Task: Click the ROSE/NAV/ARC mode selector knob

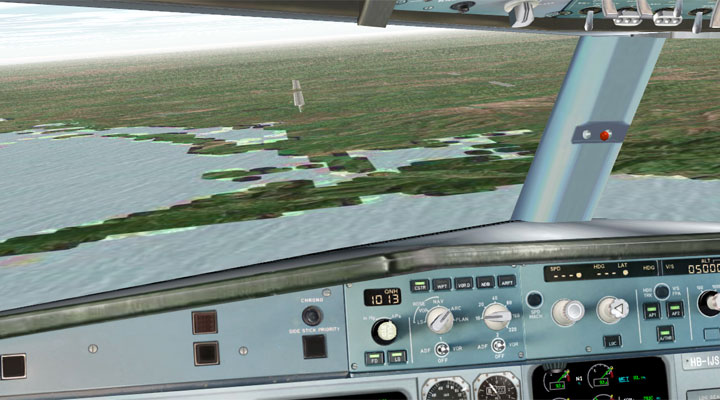Action: tap(440, 319)
